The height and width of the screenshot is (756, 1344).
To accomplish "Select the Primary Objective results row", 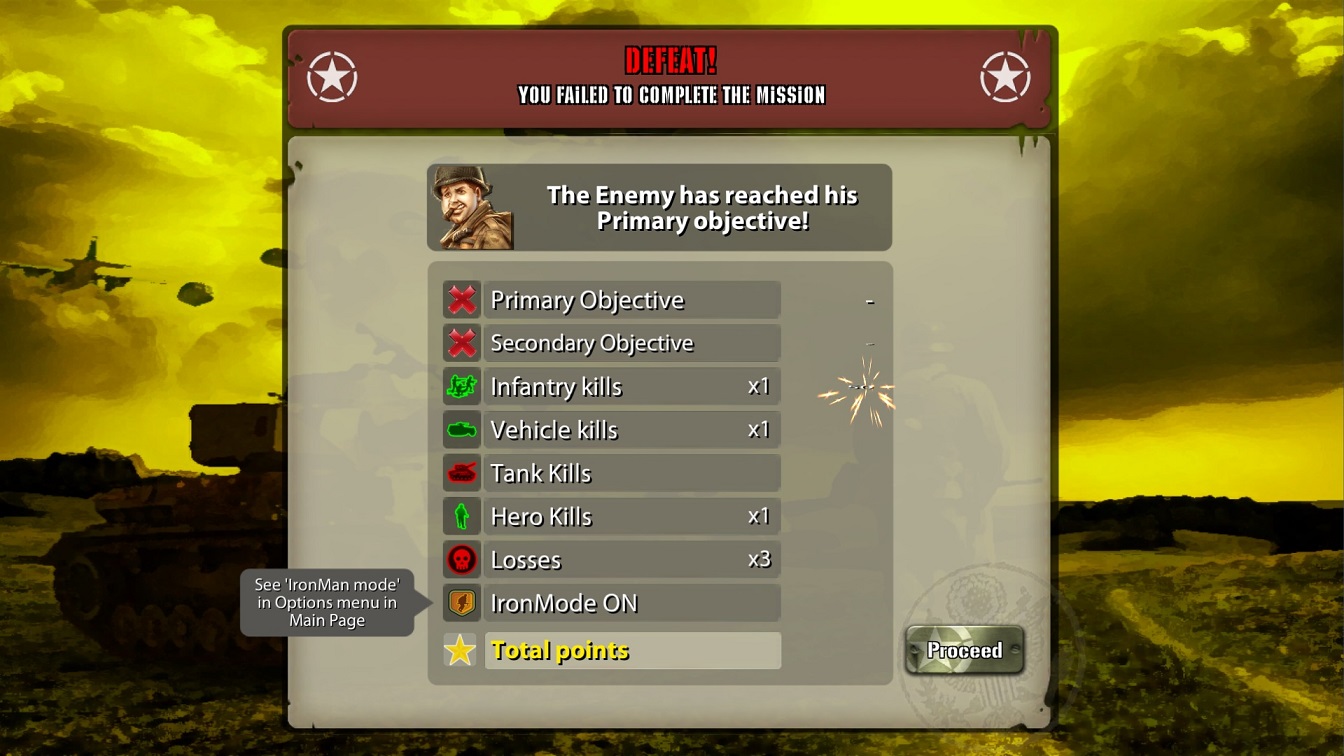I will click(630, 299).
